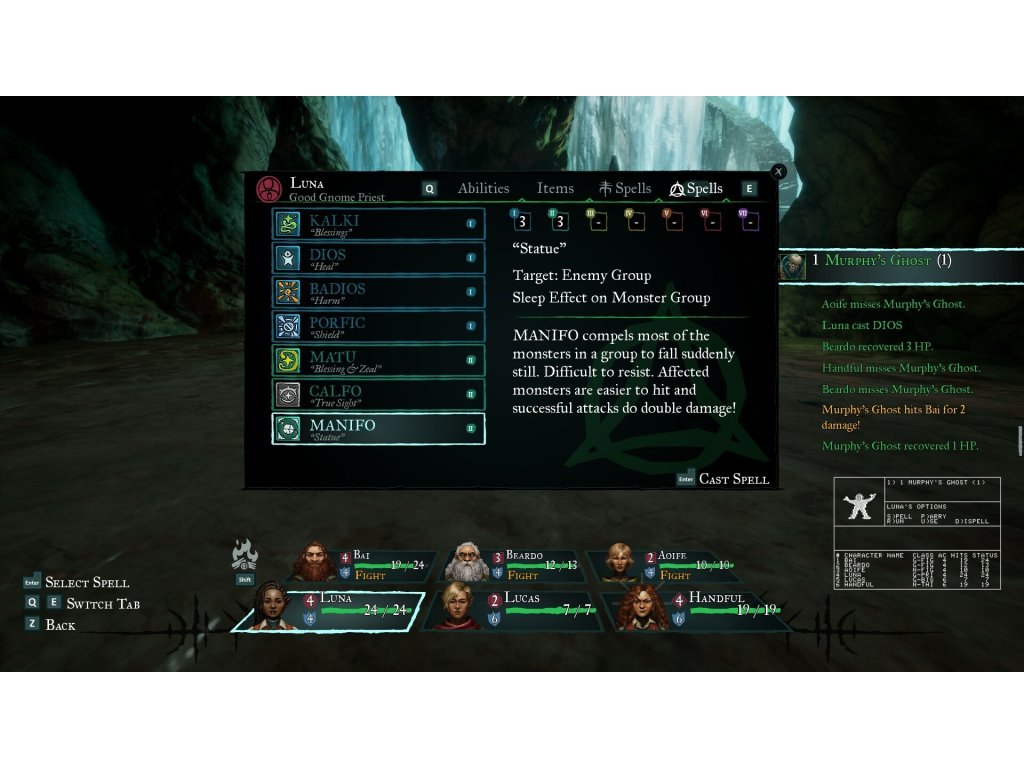Pick the BADIOS Harm spell
The width and height of the screenshot is (1024, 768).
(x=378, y=292)
